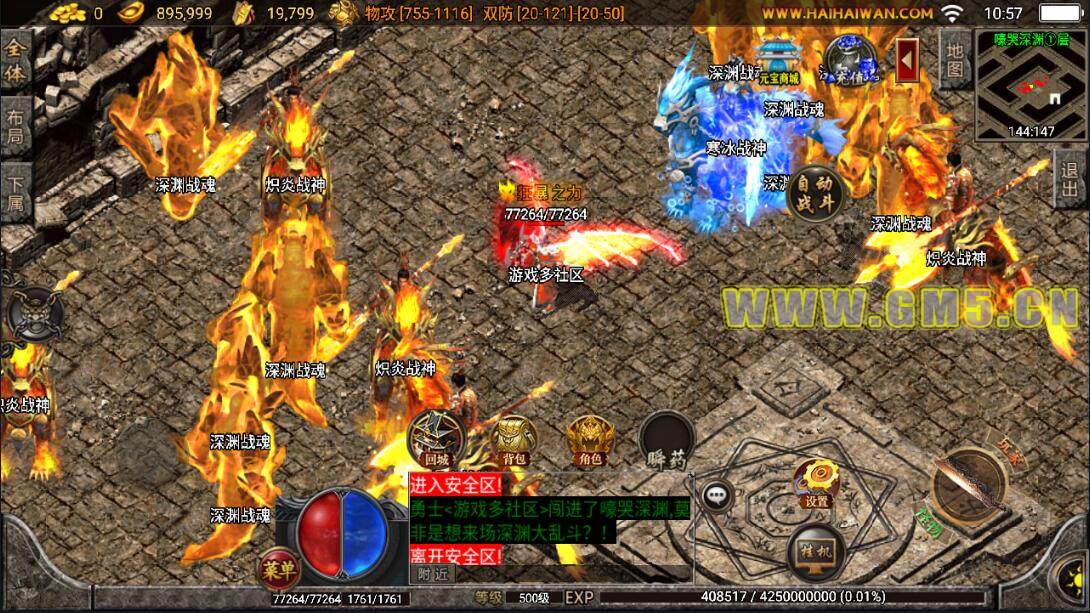Open the chat speech bubble icon

(716, 494)
